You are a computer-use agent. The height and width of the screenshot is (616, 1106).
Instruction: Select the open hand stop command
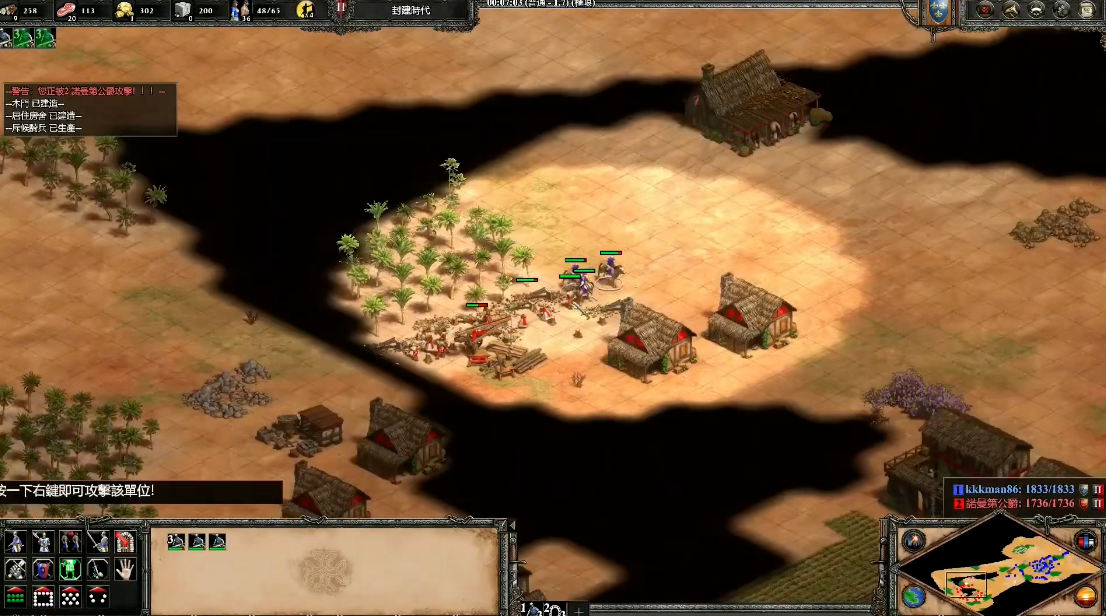[x=124, y=570]
